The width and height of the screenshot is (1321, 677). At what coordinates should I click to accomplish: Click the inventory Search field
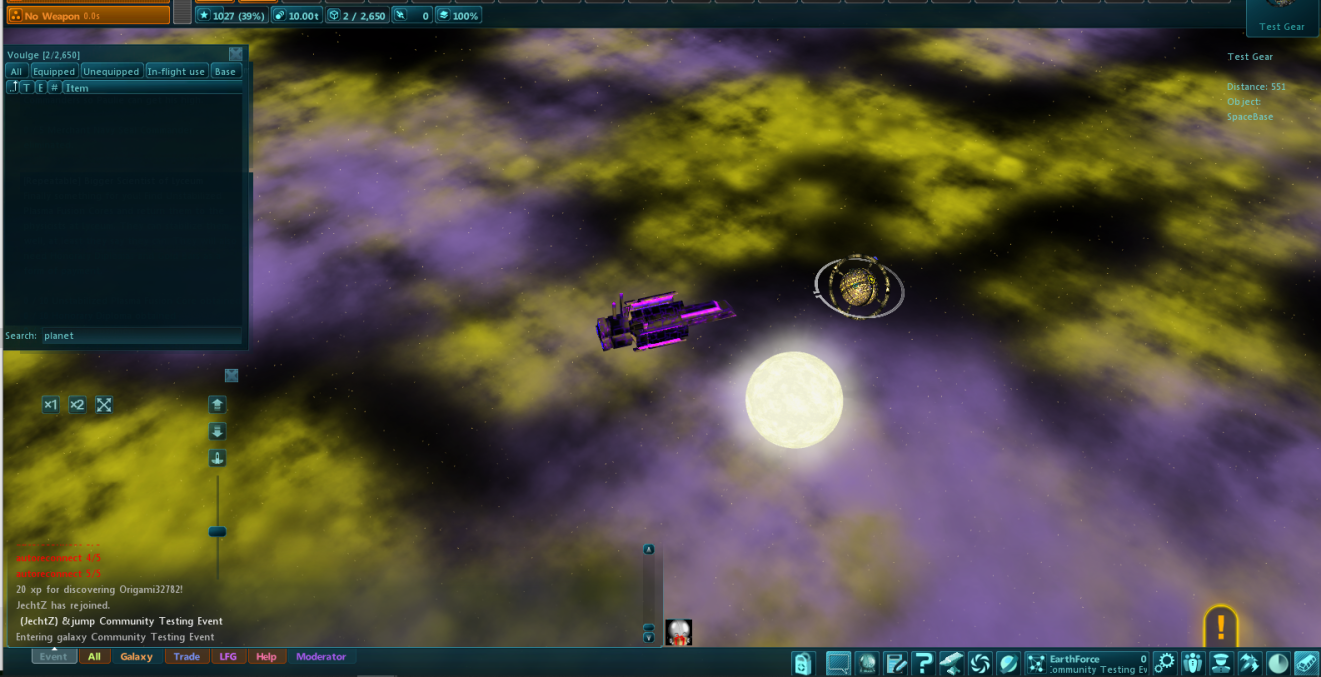tap(140, 336)
